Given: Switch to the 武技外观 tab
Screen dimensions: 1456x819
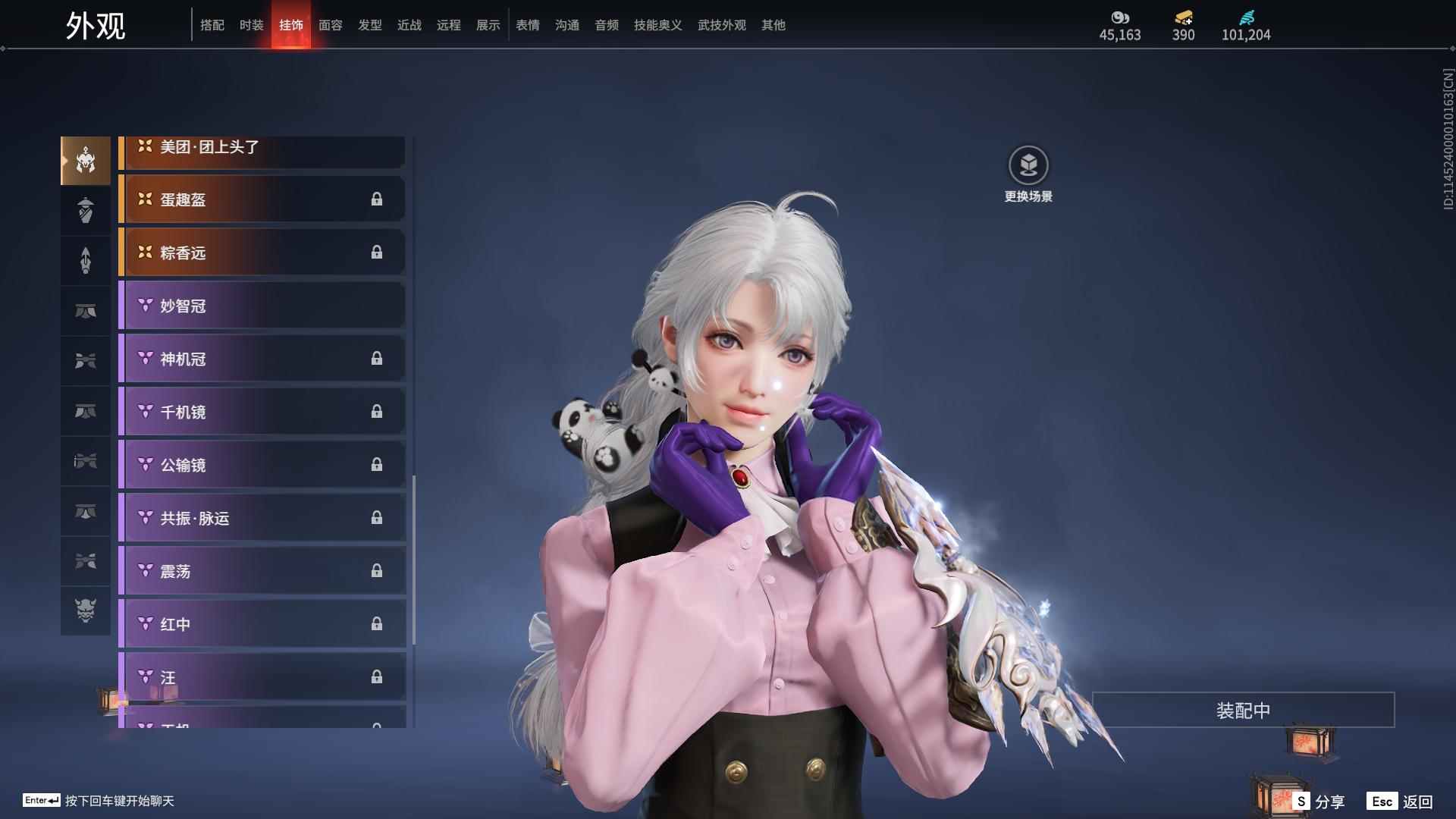Looking at the screenshot, I should [721, 25].
